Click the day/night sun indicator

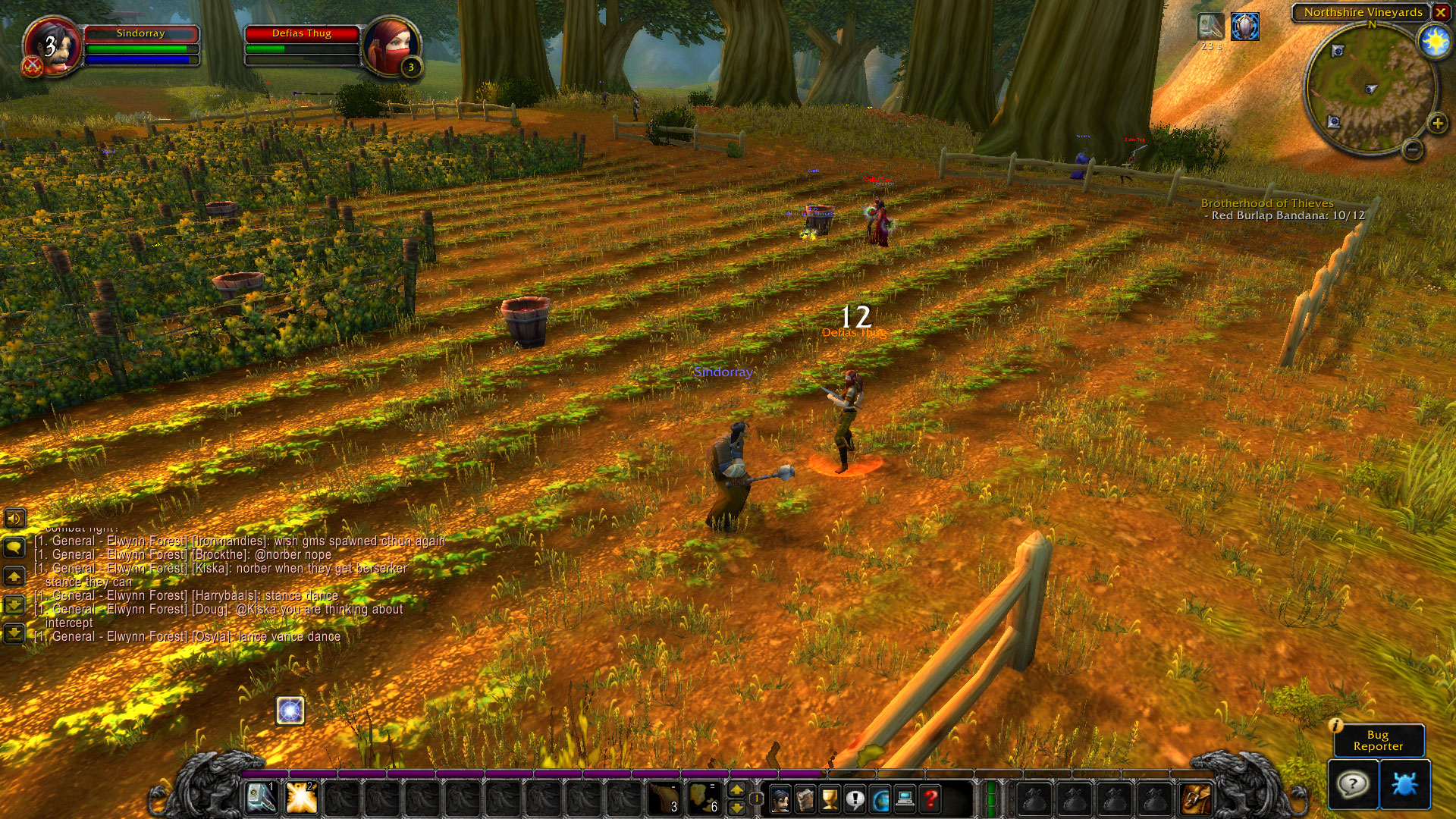click(1435, 41)
